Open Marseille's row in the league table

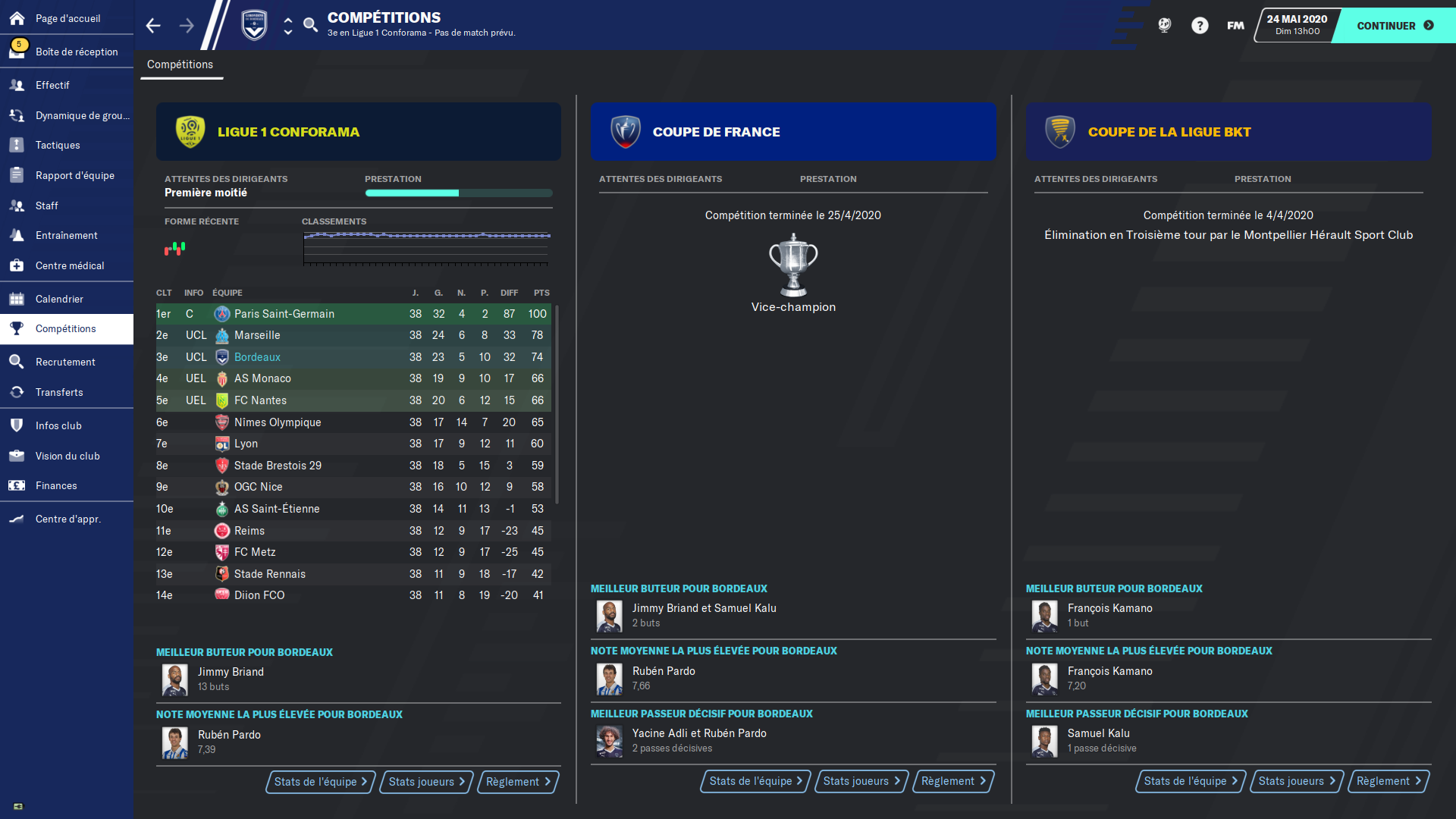(257, 335)
